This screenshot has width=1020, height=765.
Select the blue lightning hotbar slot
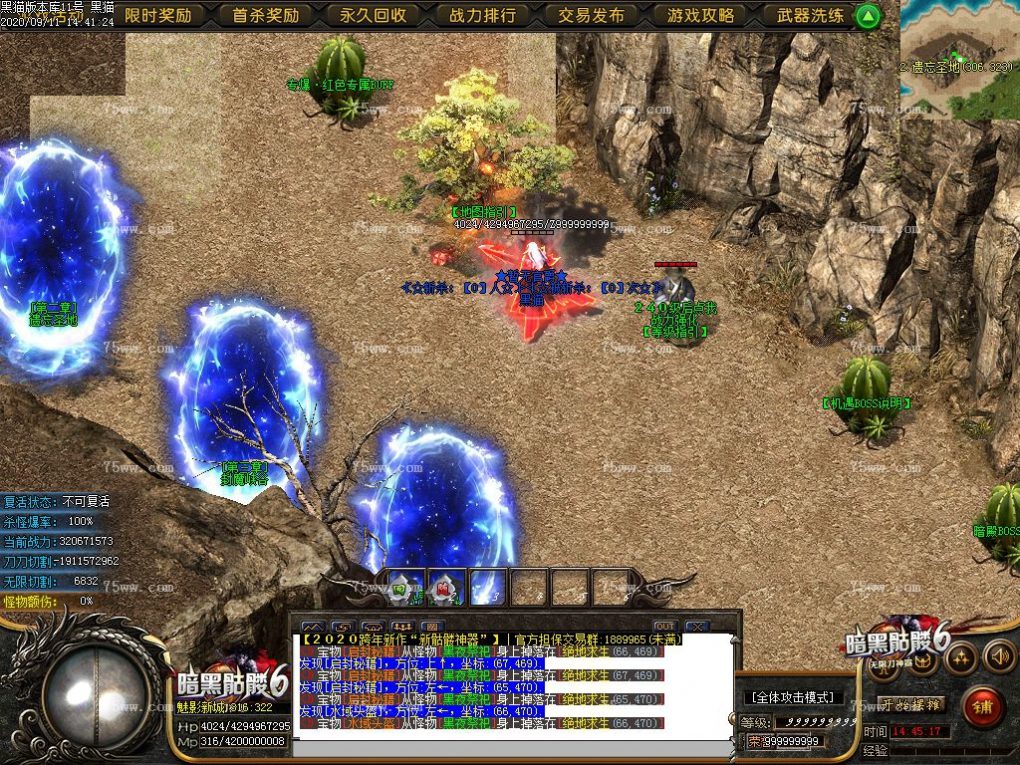pos(487,588)
